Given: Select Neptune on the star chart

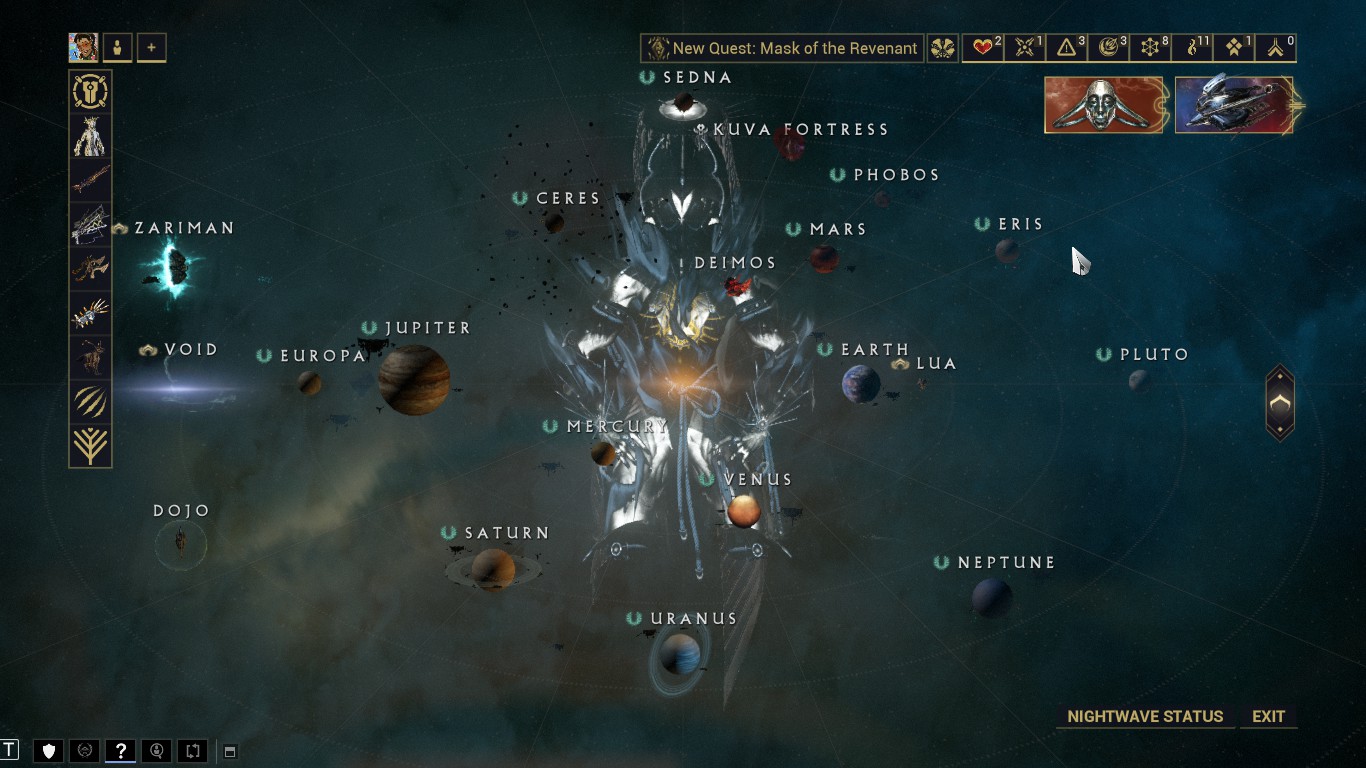Looking at the screenshot, I should coord(991,597).
